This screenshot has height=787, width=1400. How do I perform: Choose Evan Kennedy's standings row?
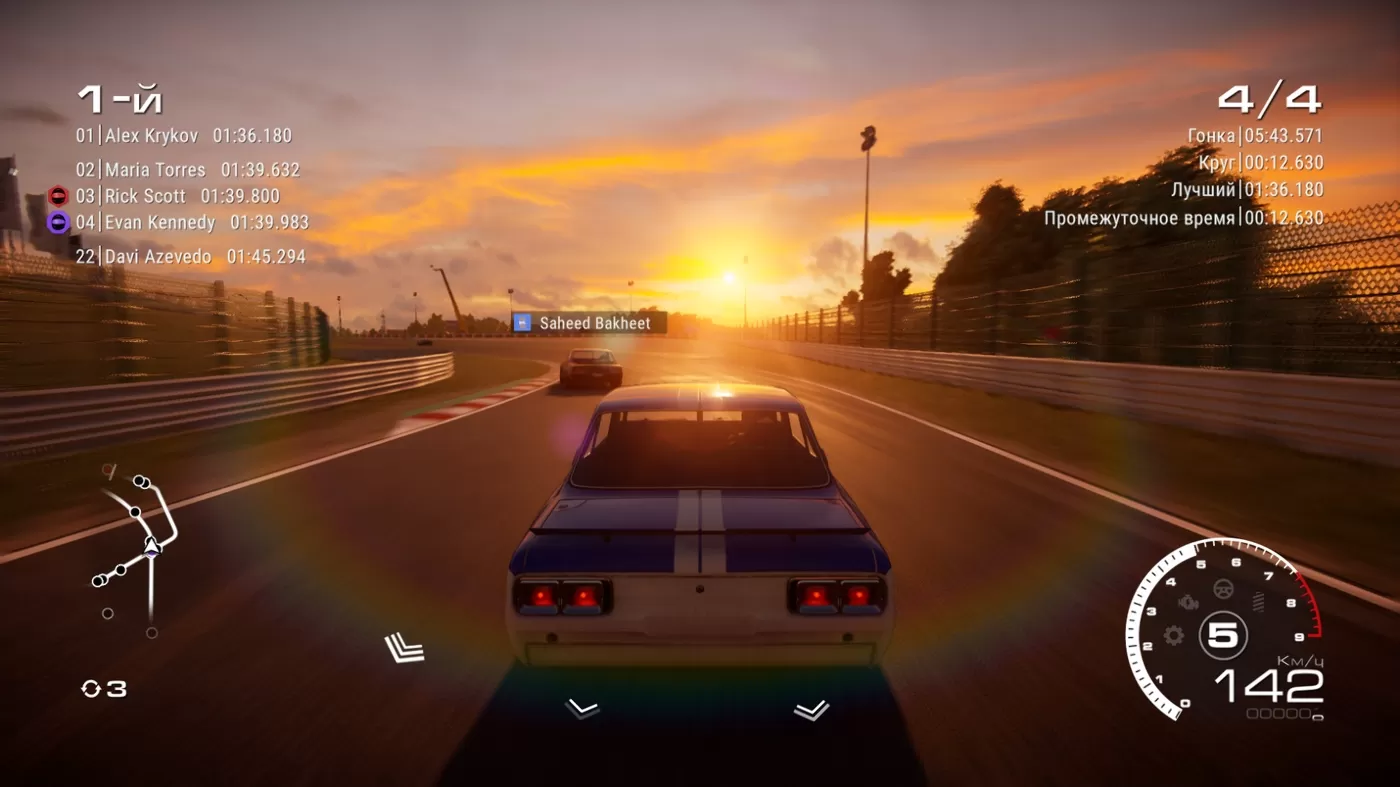click(x=192, y=222)
